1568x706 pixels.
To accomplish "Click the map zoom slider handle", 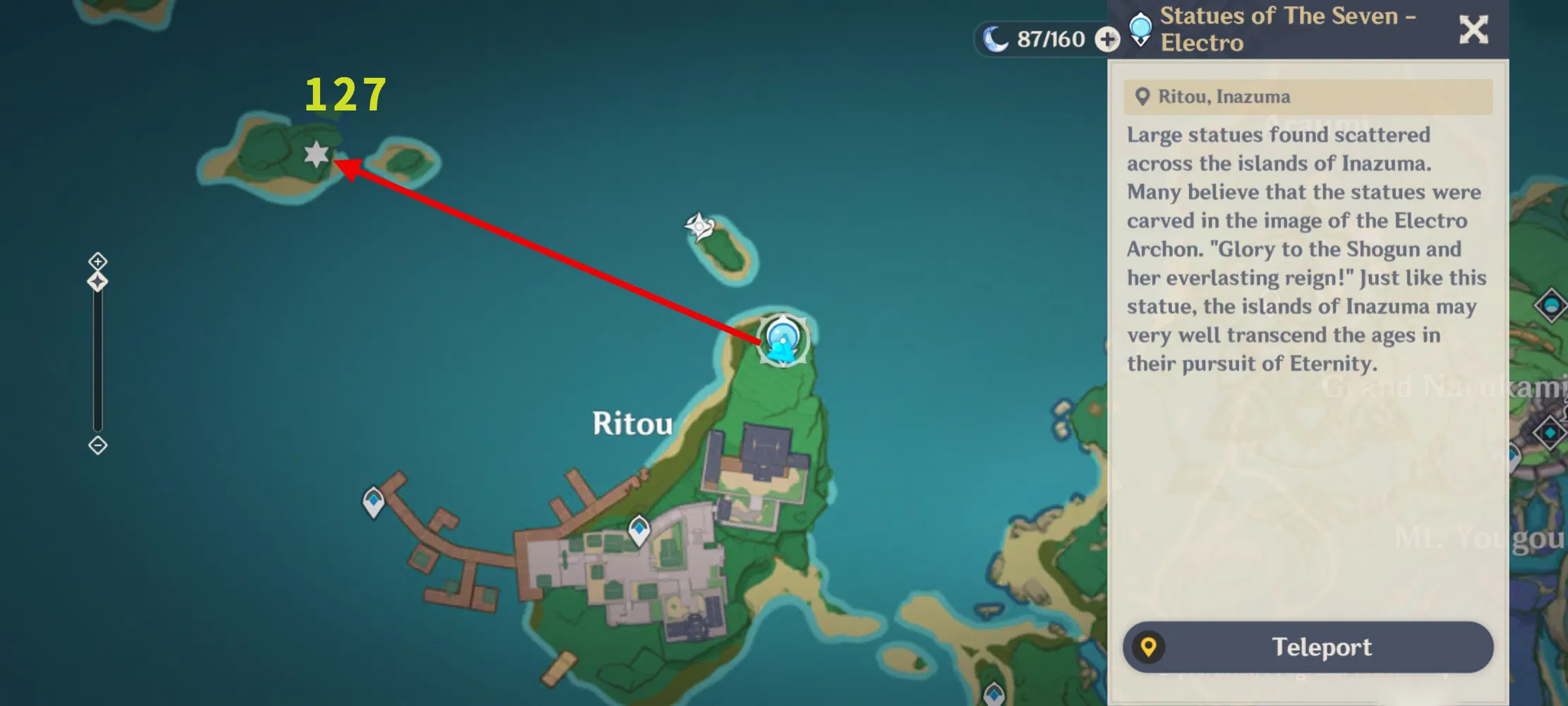I will point(97,281).
